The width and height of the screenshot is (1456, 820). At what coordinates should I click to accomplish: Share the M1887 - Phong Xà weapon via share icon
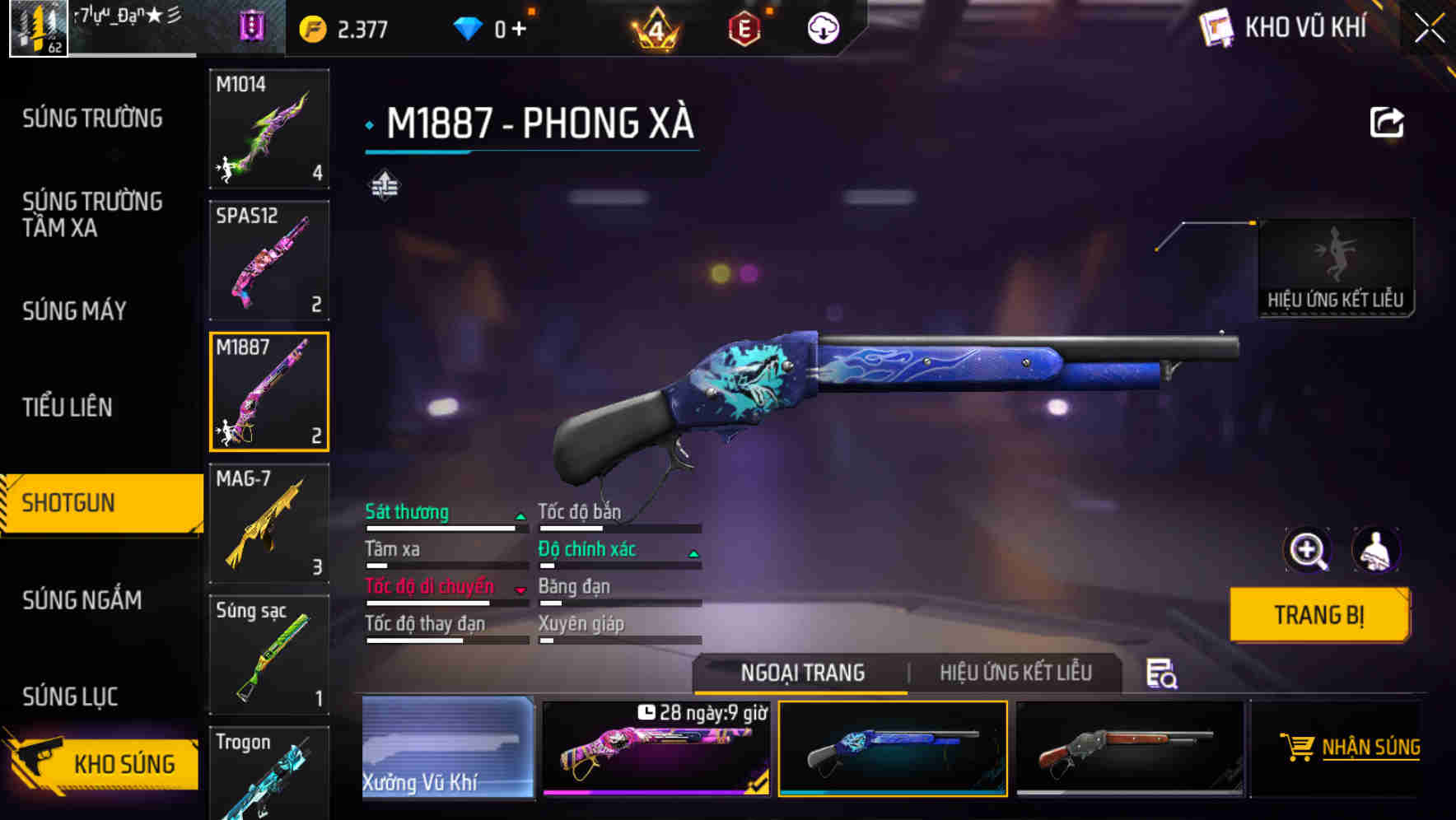pyautogui.click(x=1388, y=121)
